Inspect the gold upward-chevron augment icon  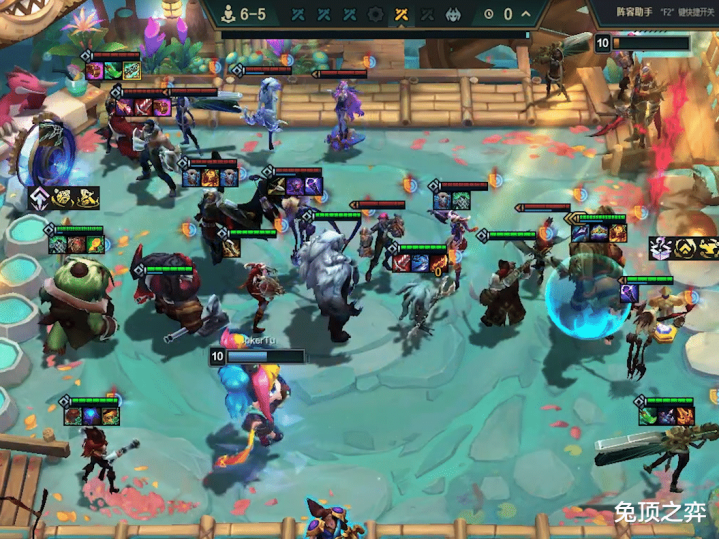click(685, 248)
